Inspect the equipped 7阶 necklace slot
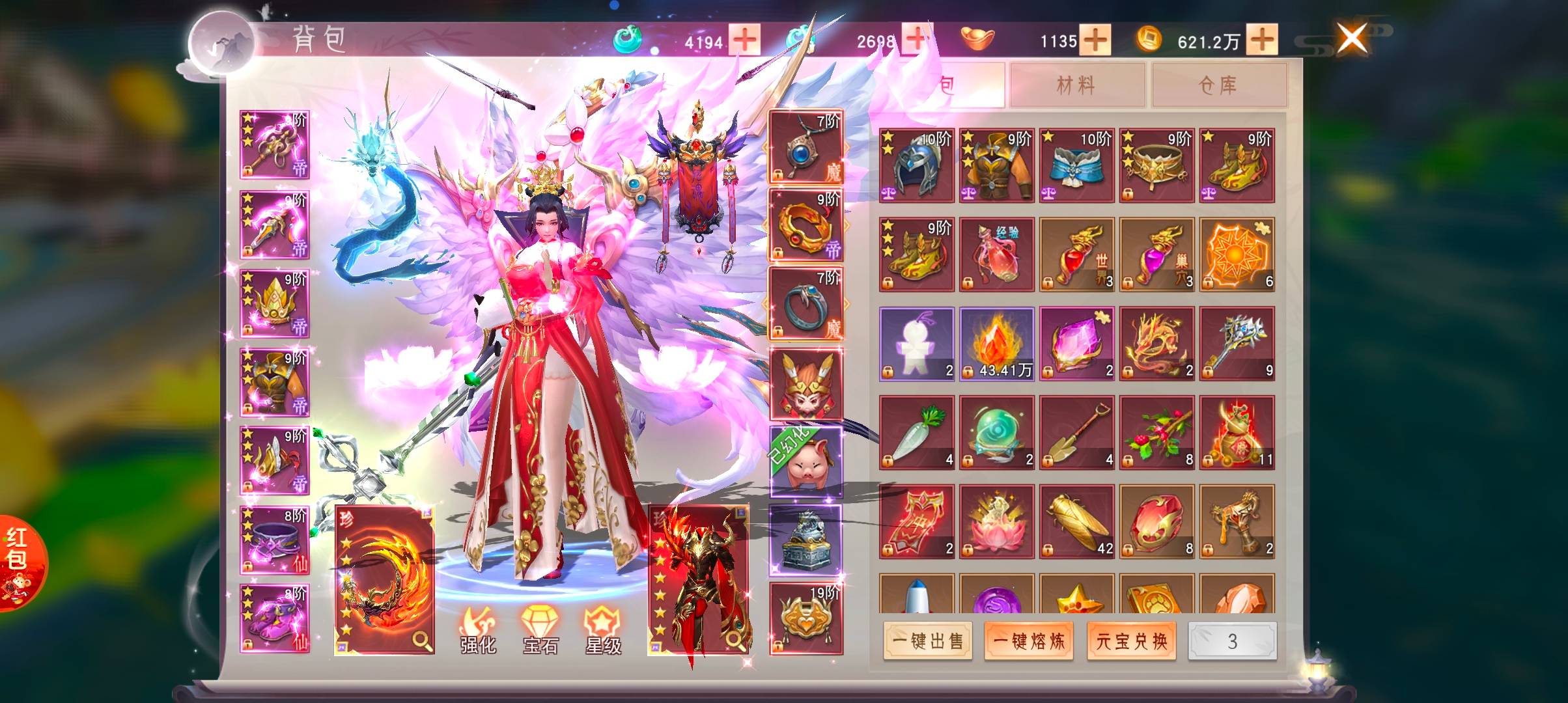Image resolution: width=1568 pixels, height=703 pixels. point(806,147)
